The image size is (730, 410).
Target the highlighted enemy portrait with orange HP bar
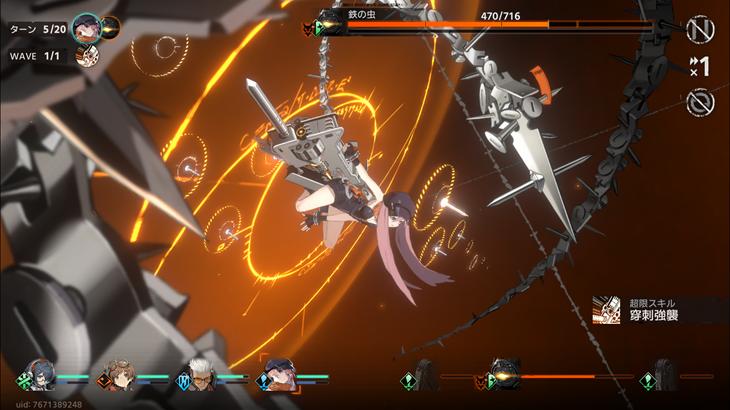(x=504, y=376)
